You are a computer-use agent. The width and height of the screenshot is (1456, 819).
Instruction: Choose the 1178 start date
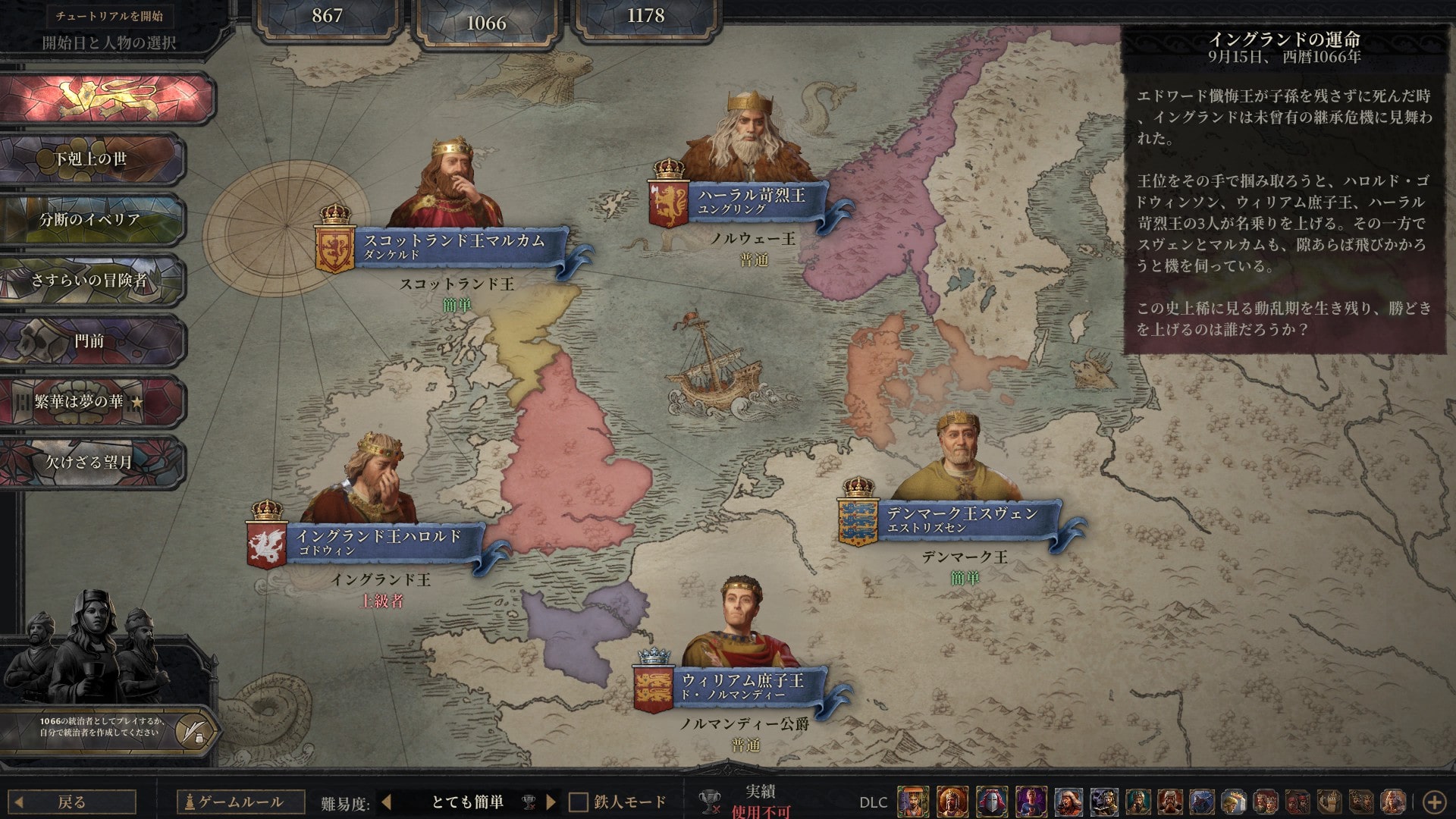tap(645, 17)
